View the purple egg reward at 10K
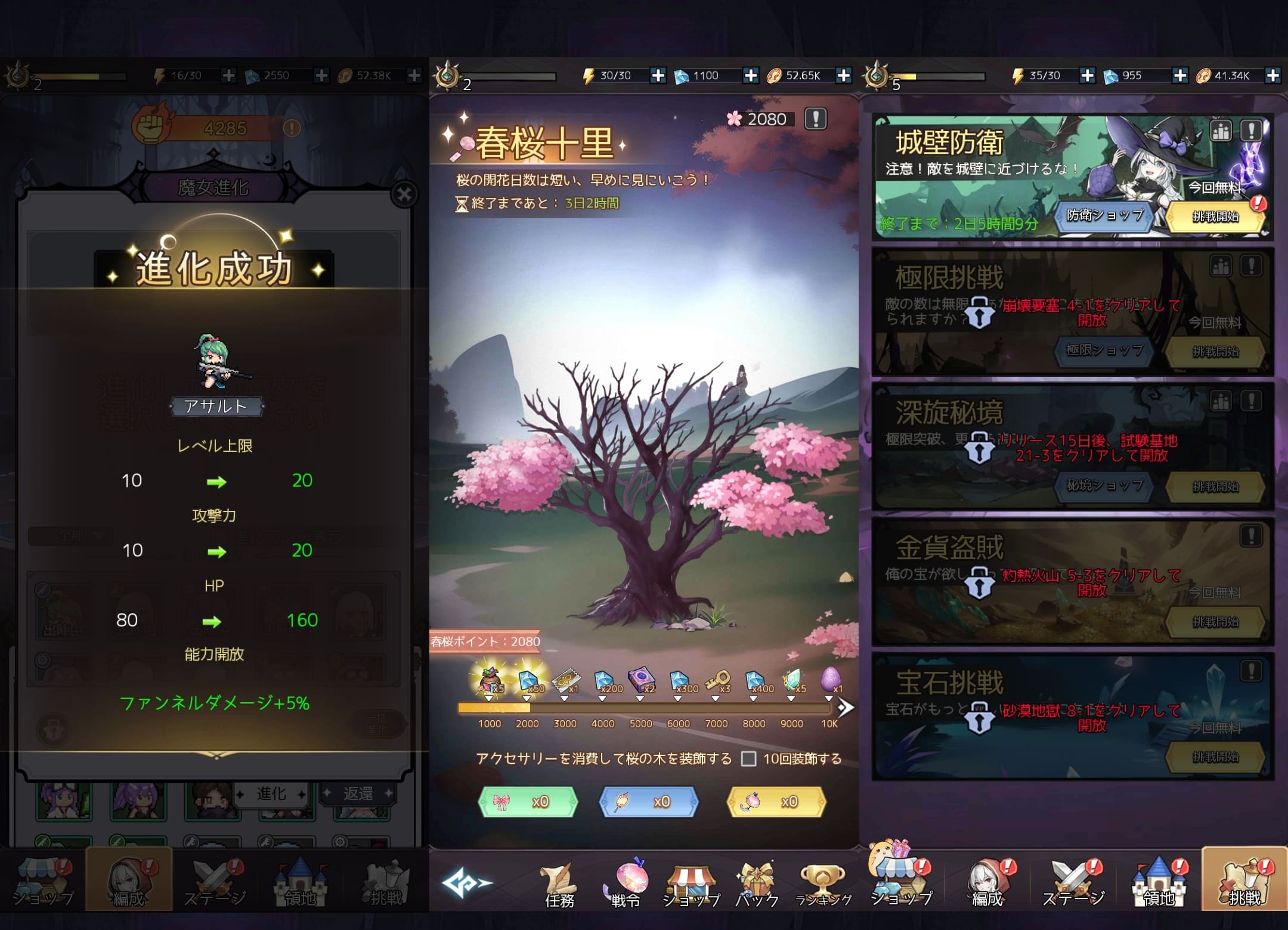 click(830, 680)
